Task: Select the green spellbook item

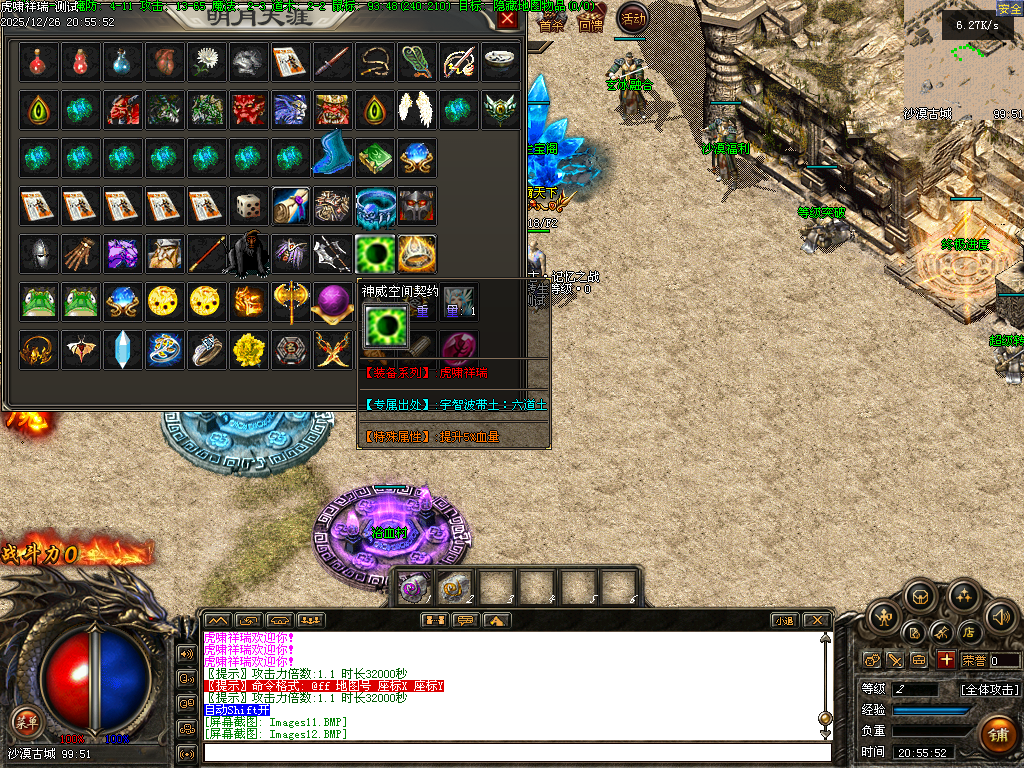Action: tap(374, 157)
